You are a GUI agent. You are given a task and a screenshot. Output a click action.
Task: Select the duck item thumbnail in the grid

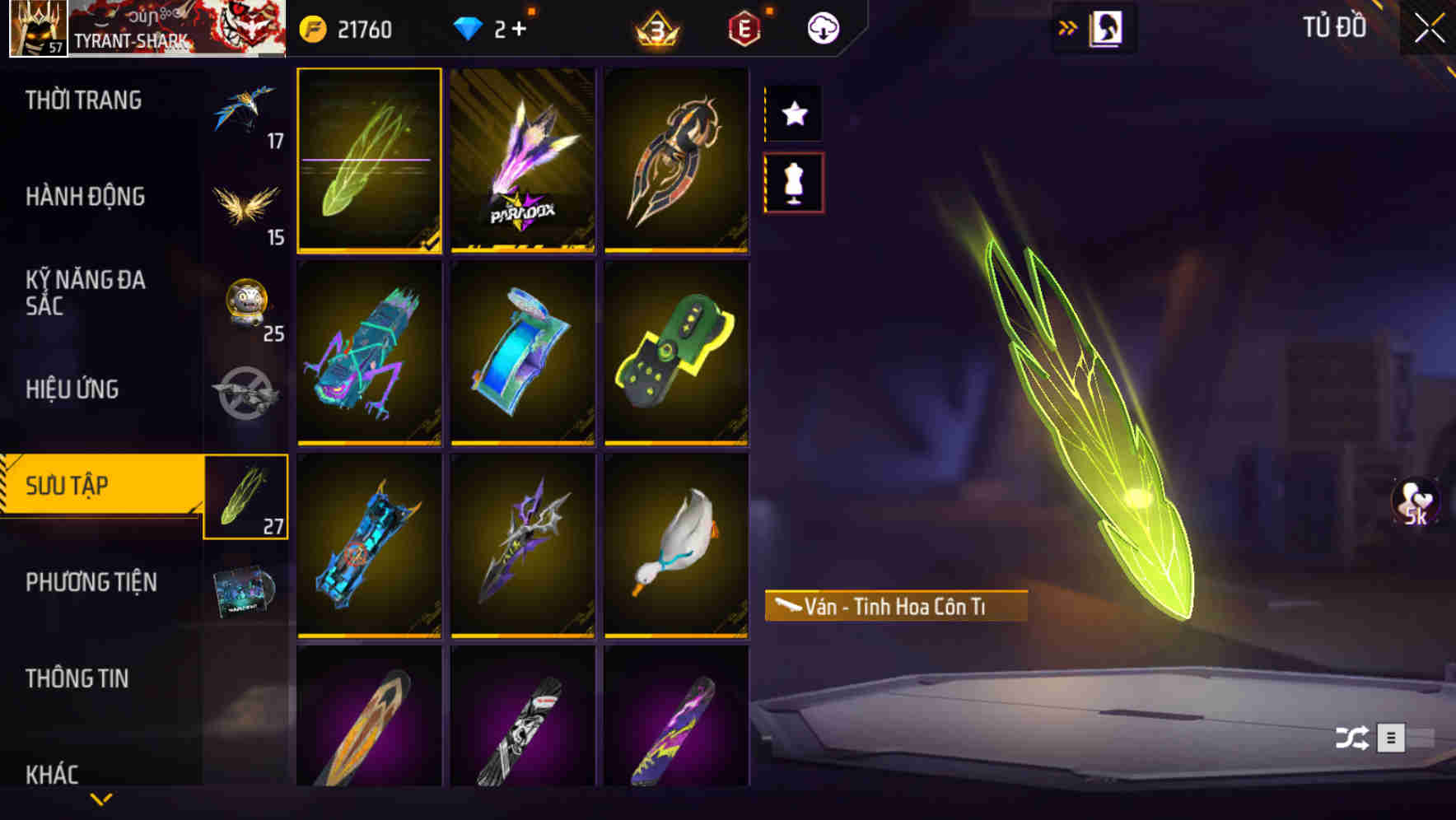click(677, 547)
